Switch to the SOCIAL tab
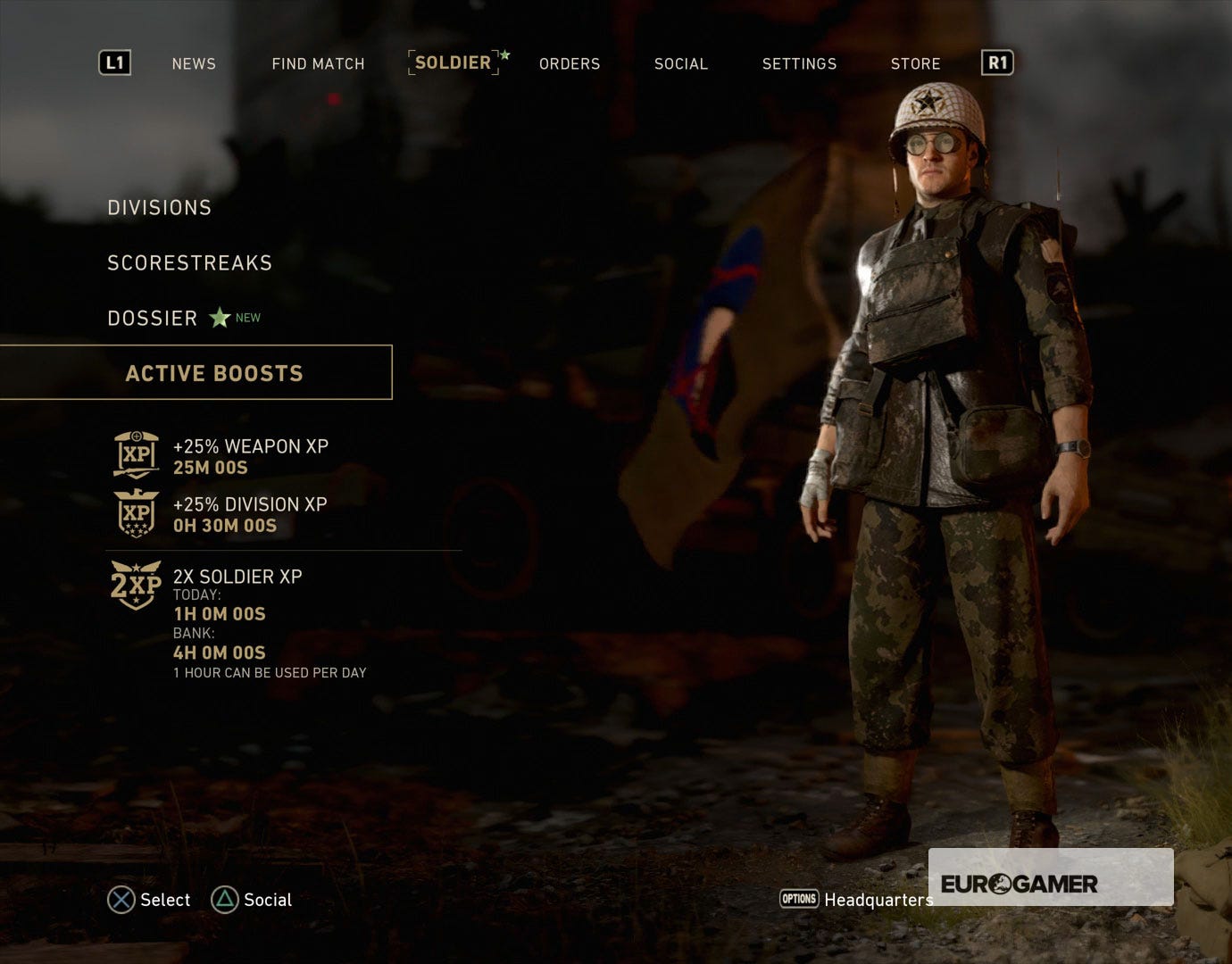This screenshot has width=1232, height=964. tap(681, 63)
